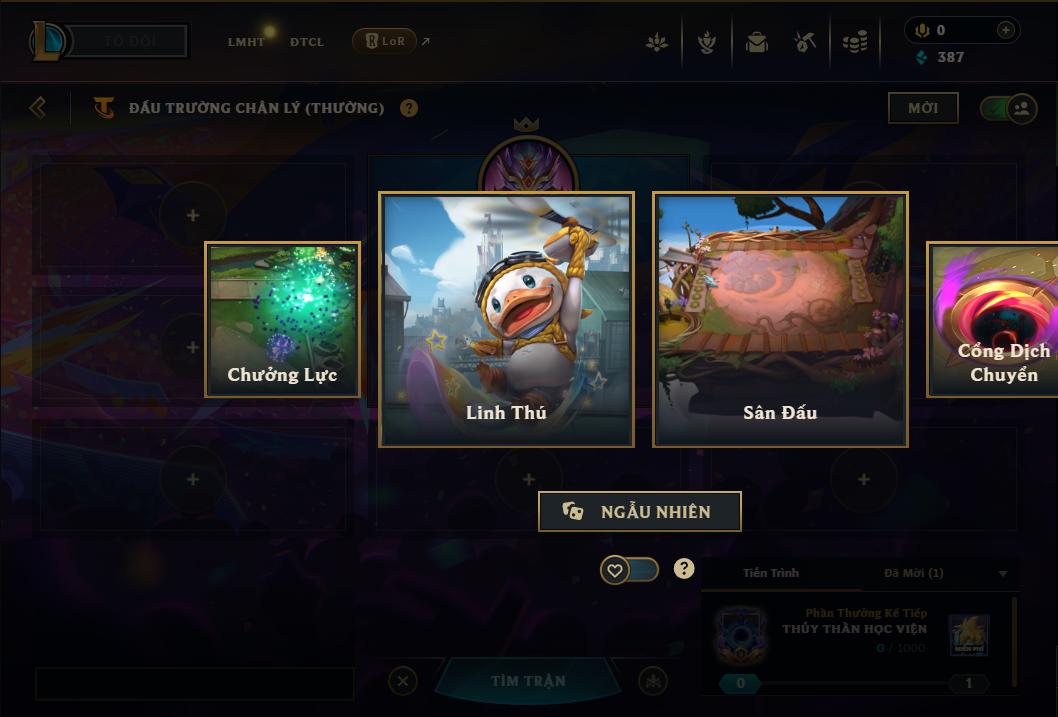Open the Đã Mời (1) tab
The image size is (1058, 717).
pyautogui.click(x=913, y=573)
